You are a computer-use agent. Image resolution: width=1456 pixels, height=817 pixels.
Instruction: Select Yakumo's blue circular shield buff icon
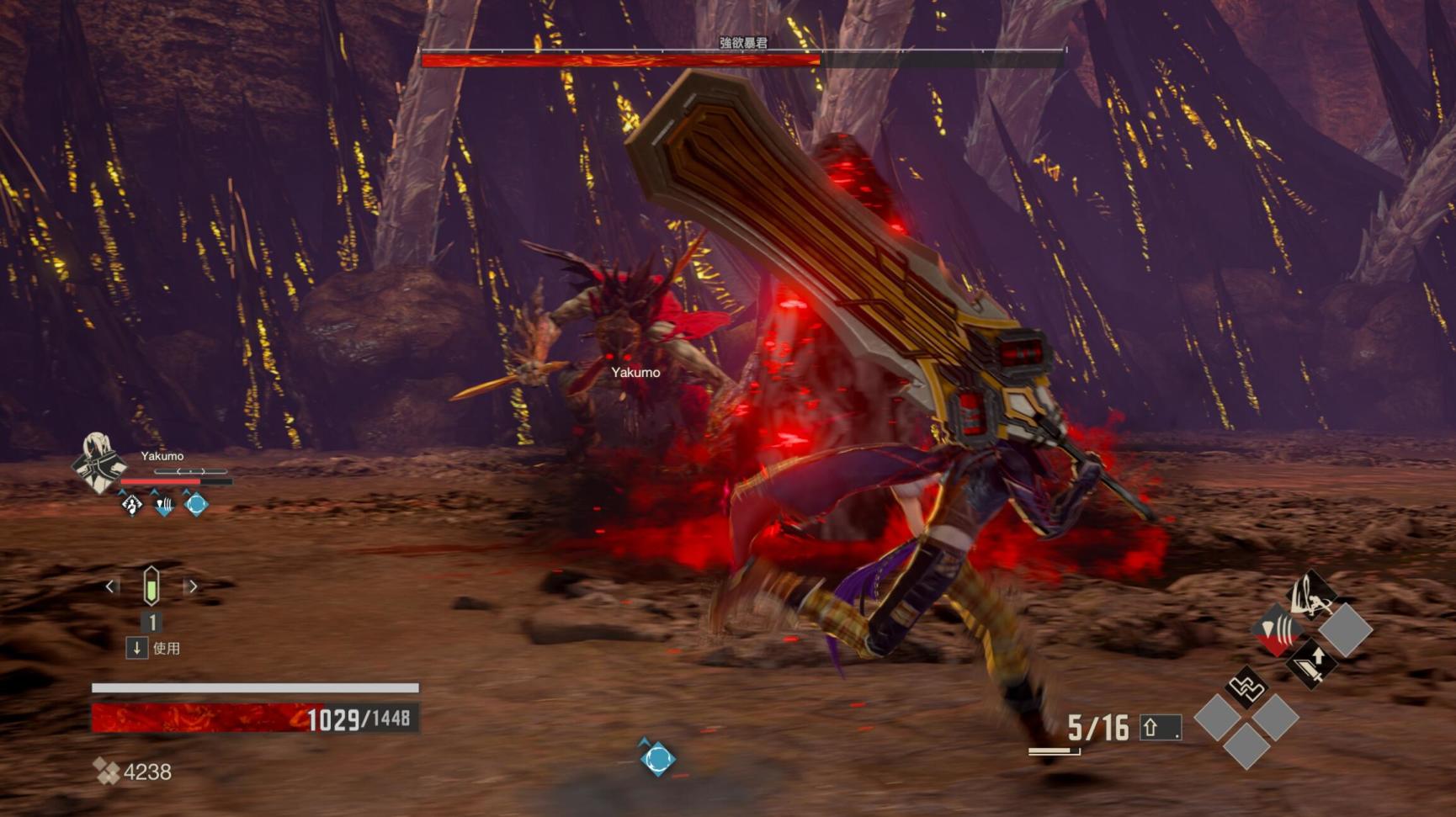pos(196,505)
